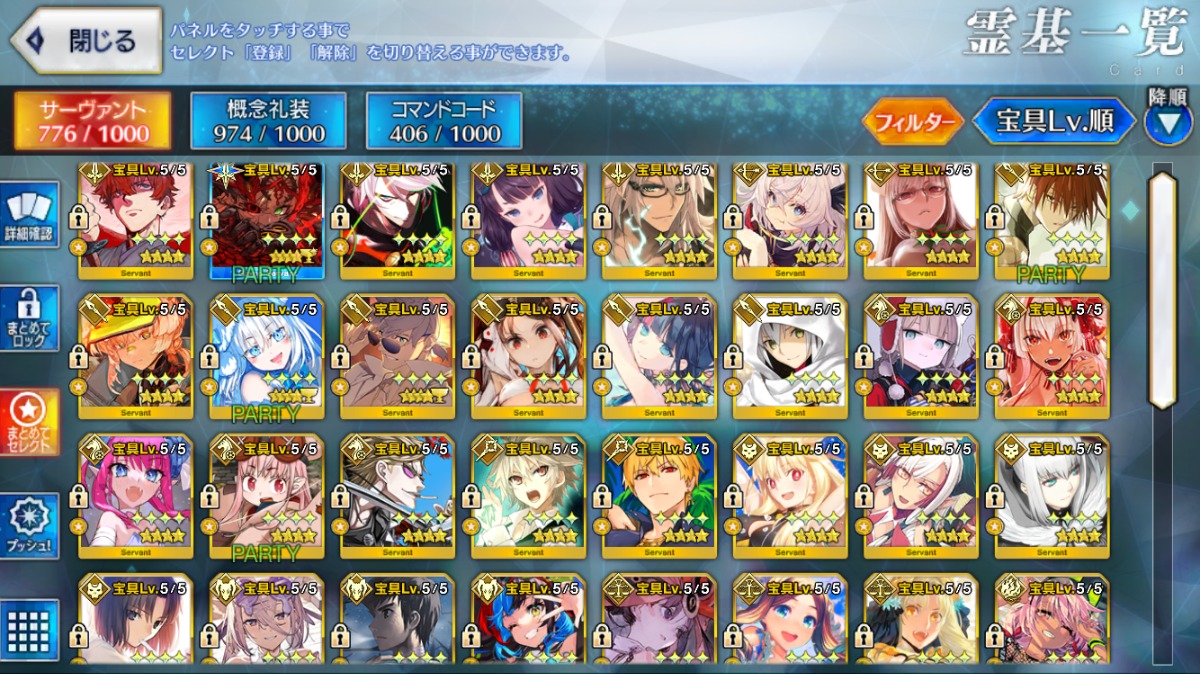Tap the プッシュ! side button
This screenshot has width=1200, height=674.
point(32,527)
